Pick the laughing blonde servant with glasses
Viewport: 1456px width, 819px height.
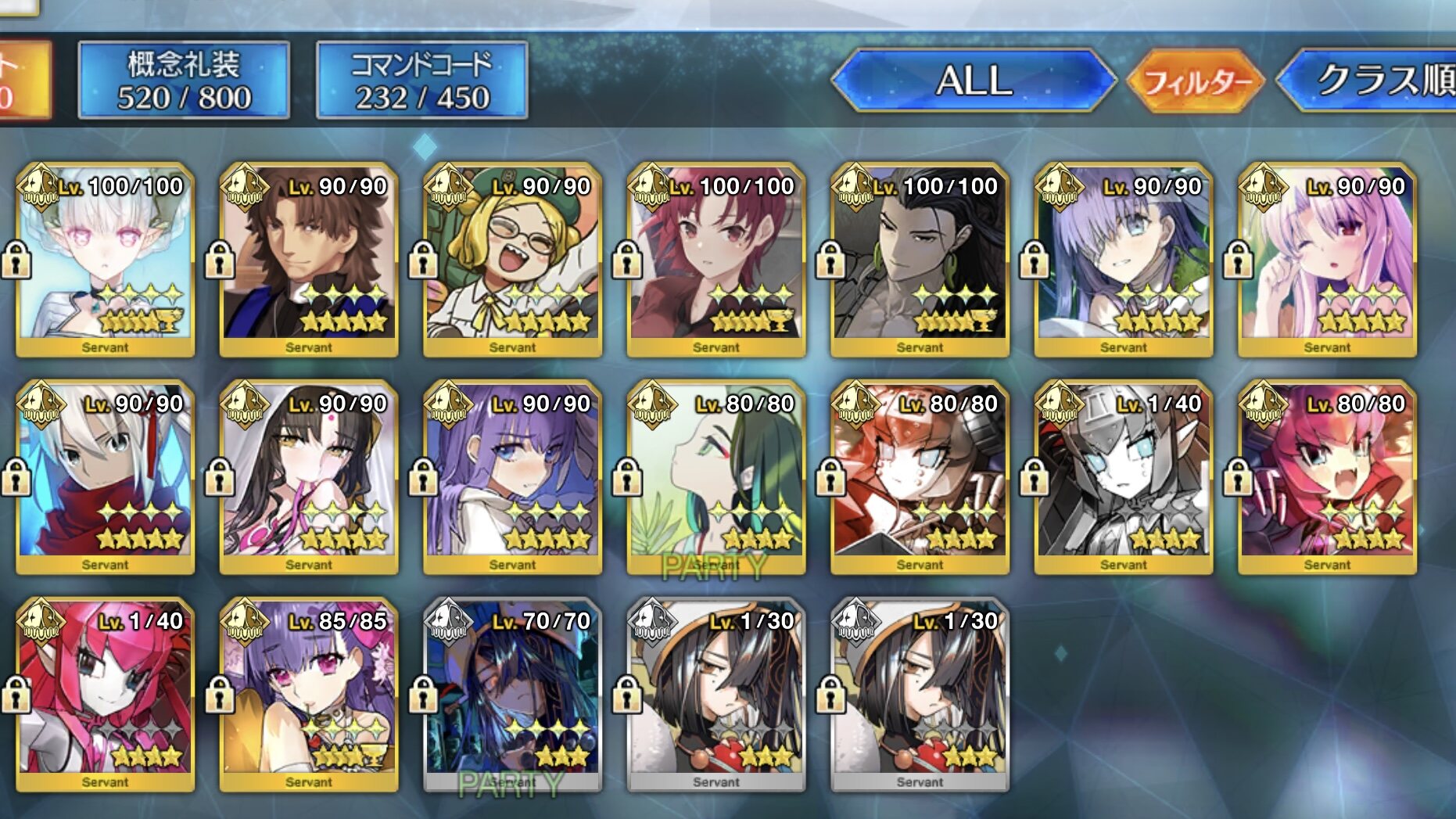(x=513, y=260)
